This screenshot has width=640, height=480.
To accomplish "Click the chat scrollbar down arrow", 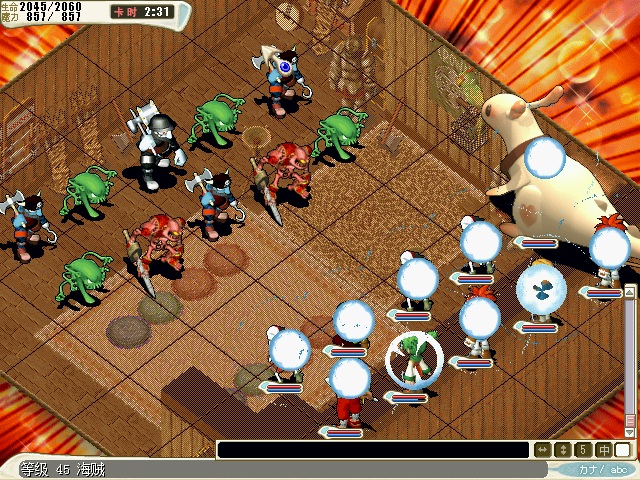I will (630, 430).
